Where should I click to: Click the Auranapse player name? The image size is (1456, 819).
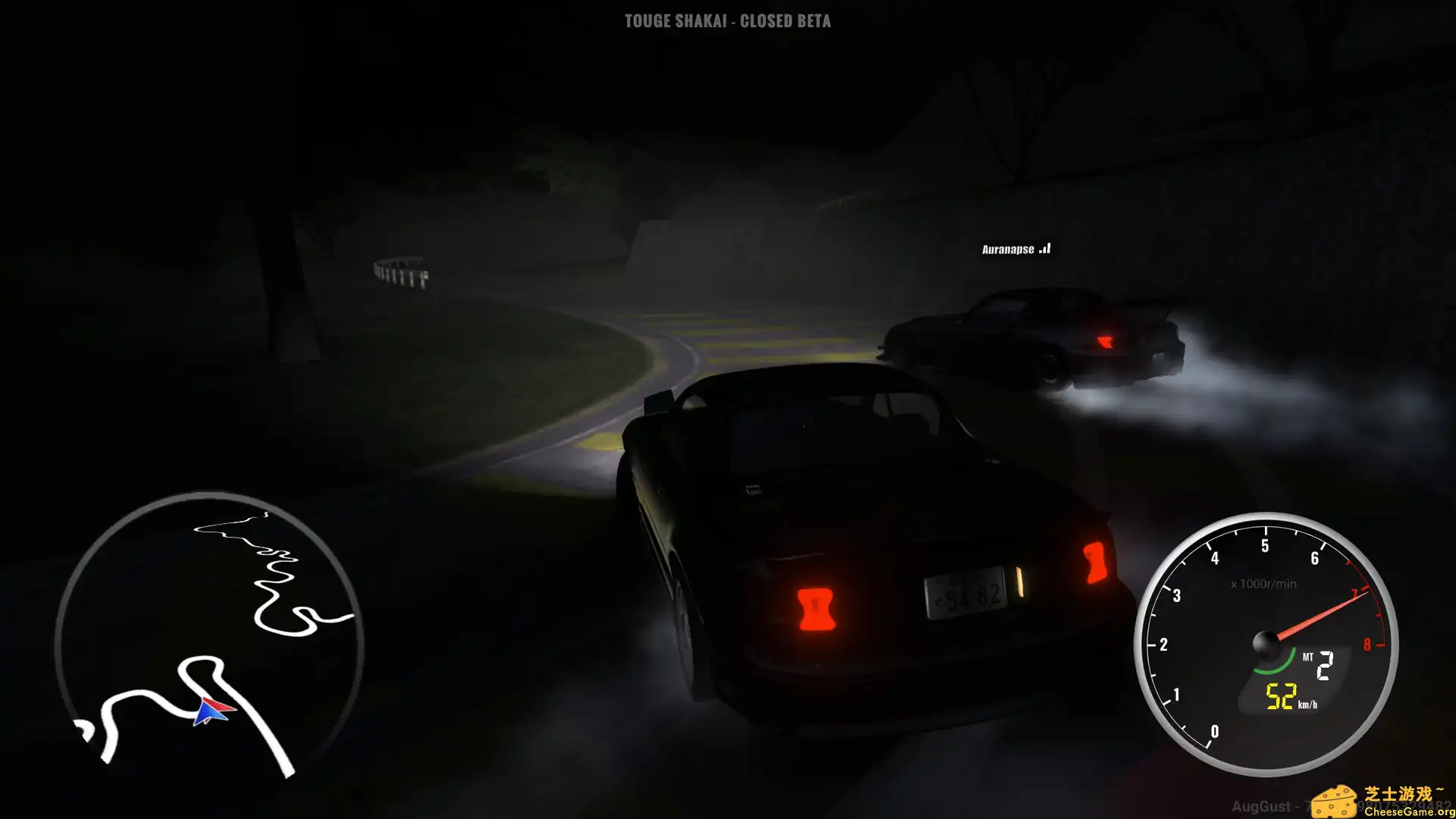pos(1009,248)
